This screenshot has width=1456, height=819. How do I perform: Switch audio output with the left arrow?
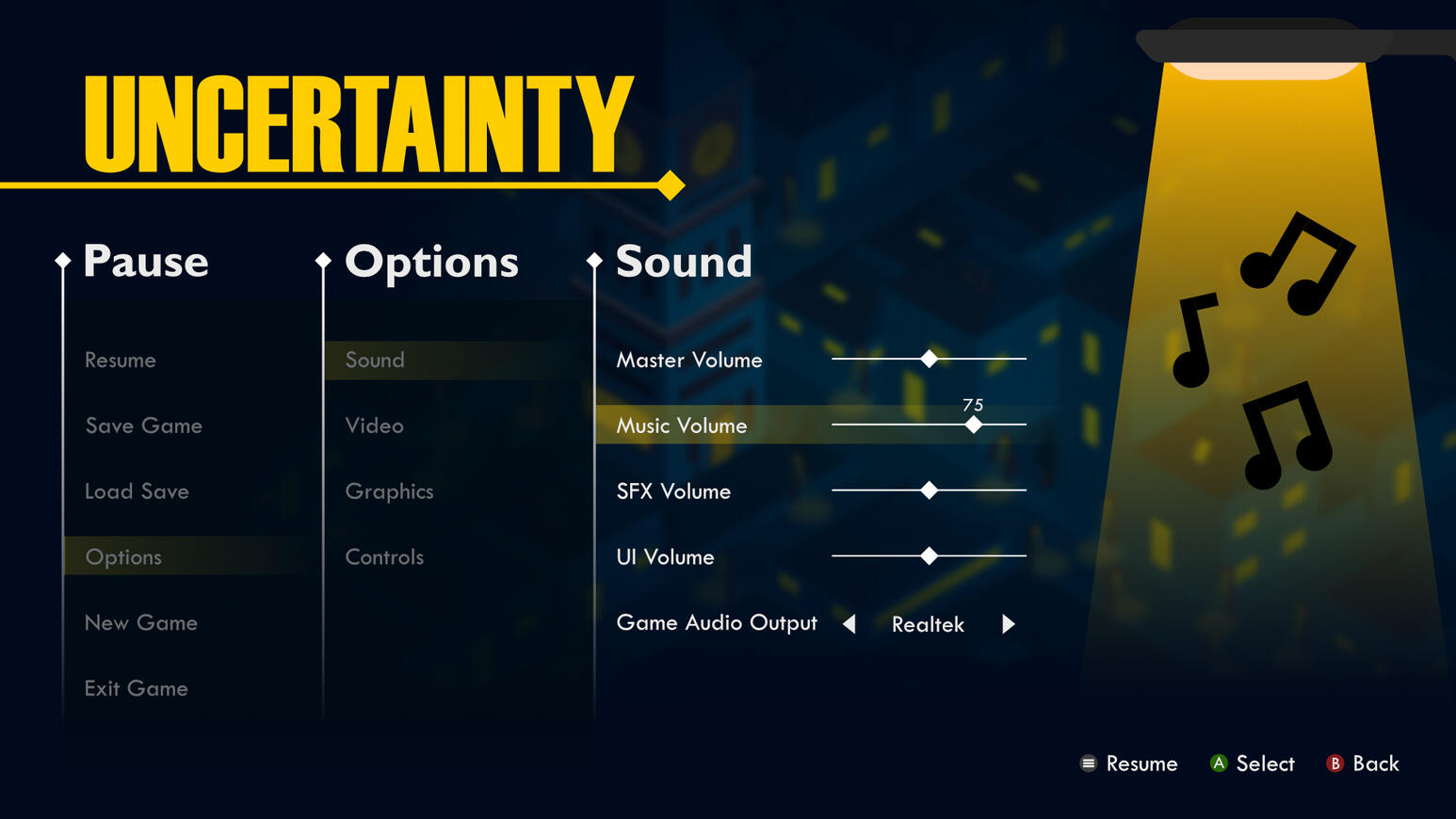point(849,624)
